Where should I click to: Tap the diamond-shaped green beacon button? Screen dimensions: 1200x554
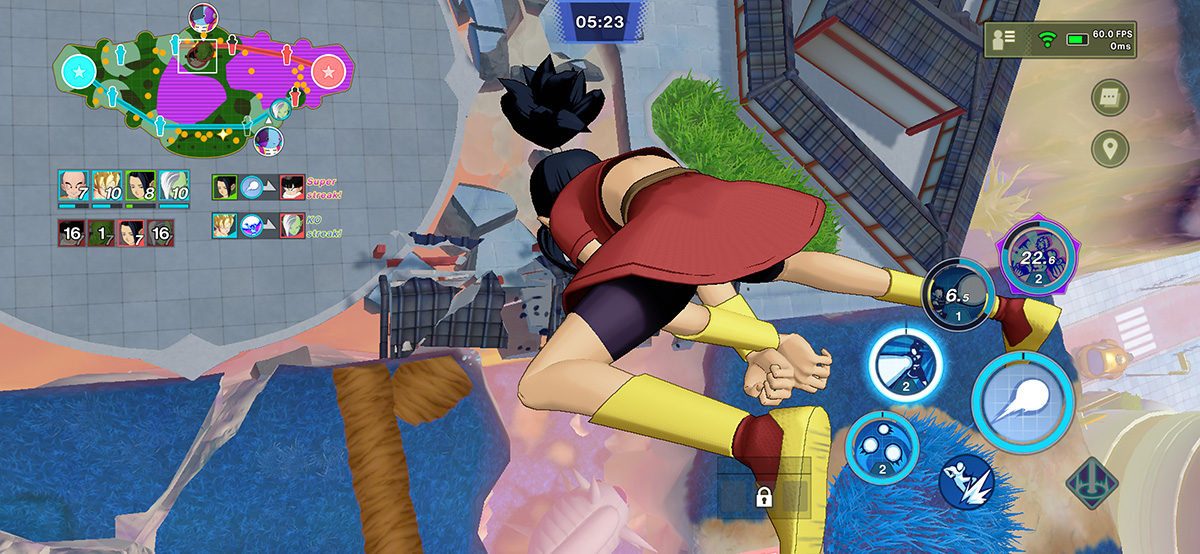1092,484
